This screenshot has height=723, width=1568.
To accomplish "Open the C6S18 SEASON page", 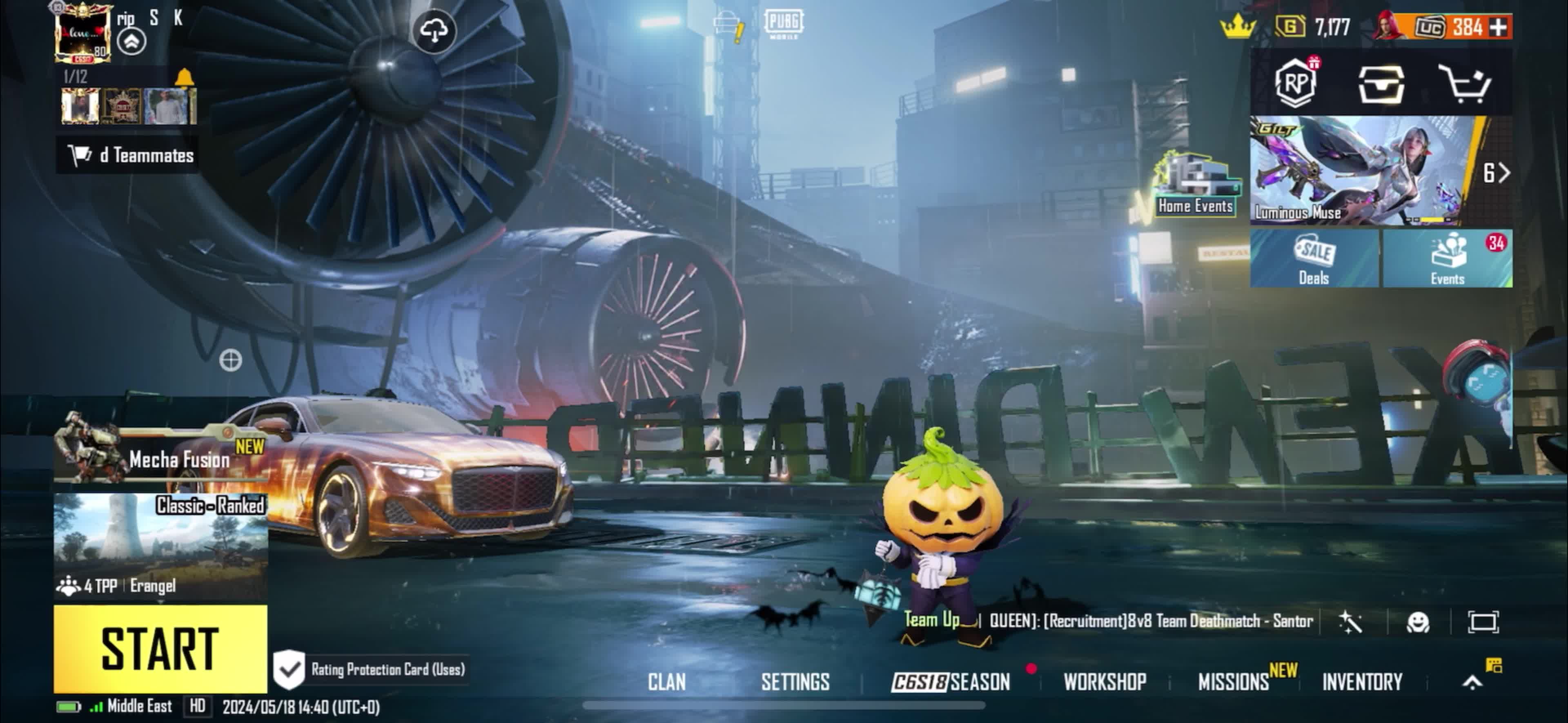I will coord(951,682).
